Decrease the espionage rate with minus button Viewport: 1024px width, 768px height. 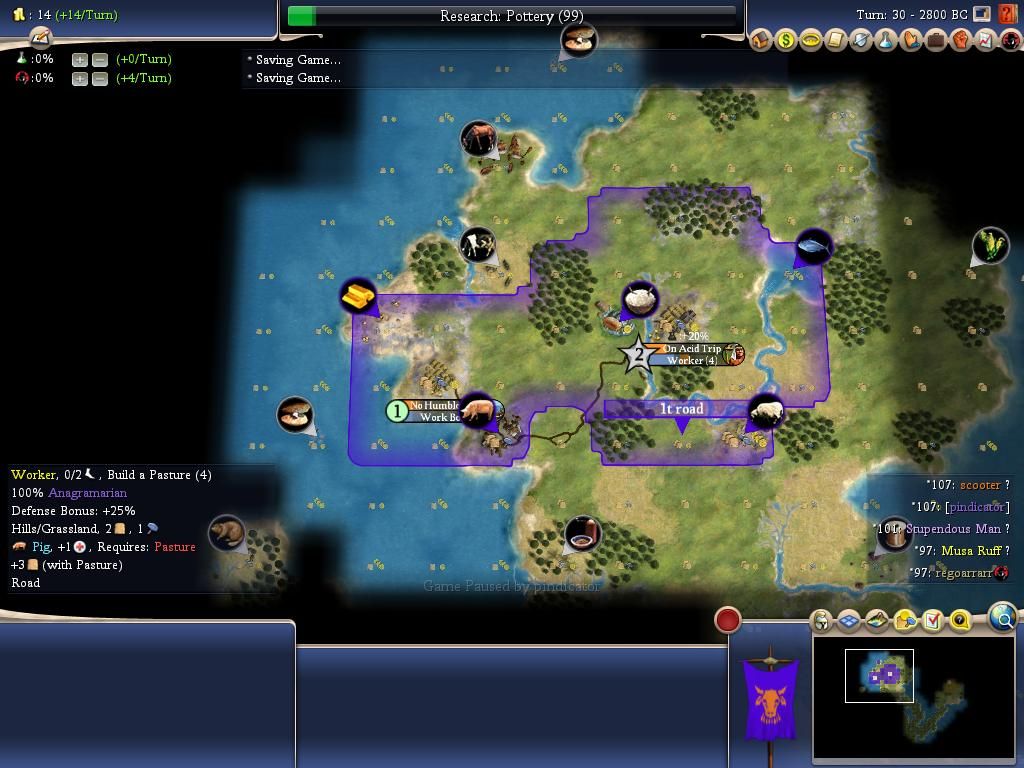tap(100, 78)
